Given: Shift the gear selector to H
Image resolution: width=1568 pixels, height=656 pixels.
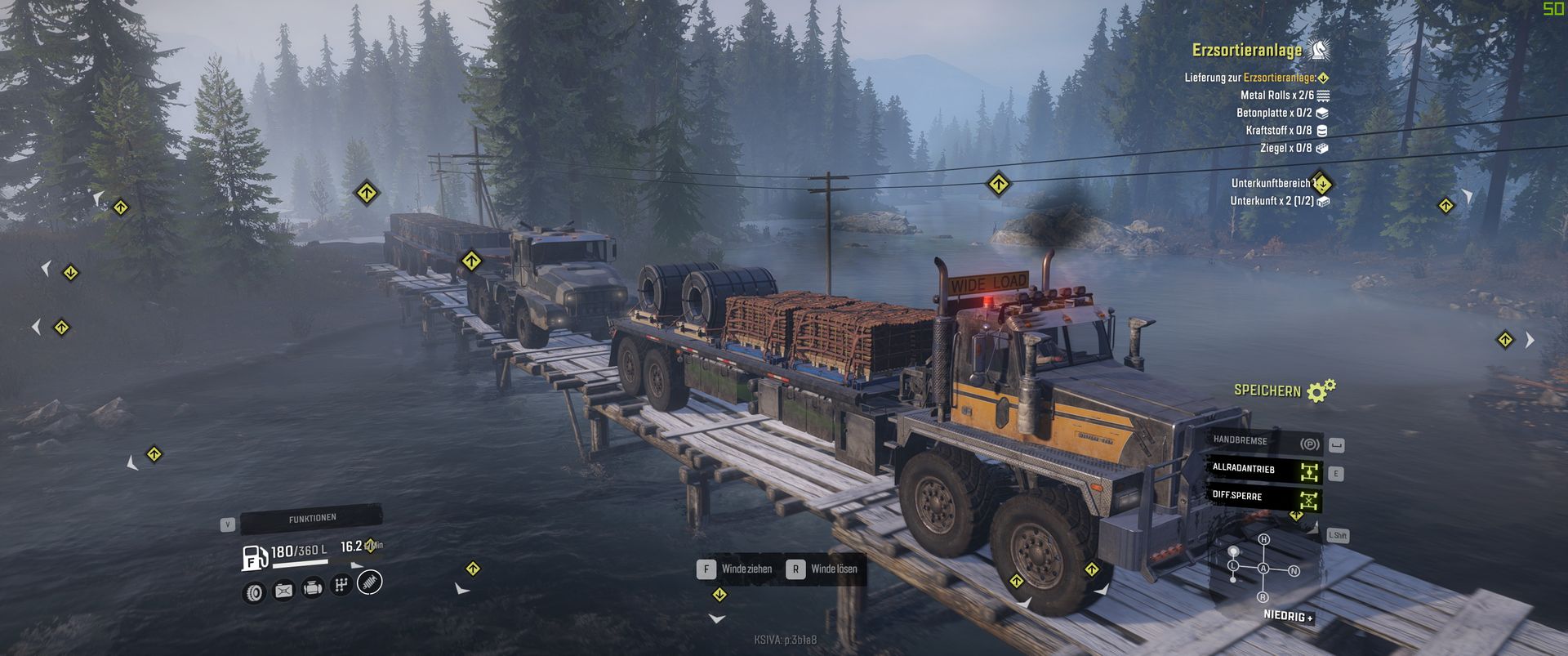Looking at the screenshot, I should 1264,540.
